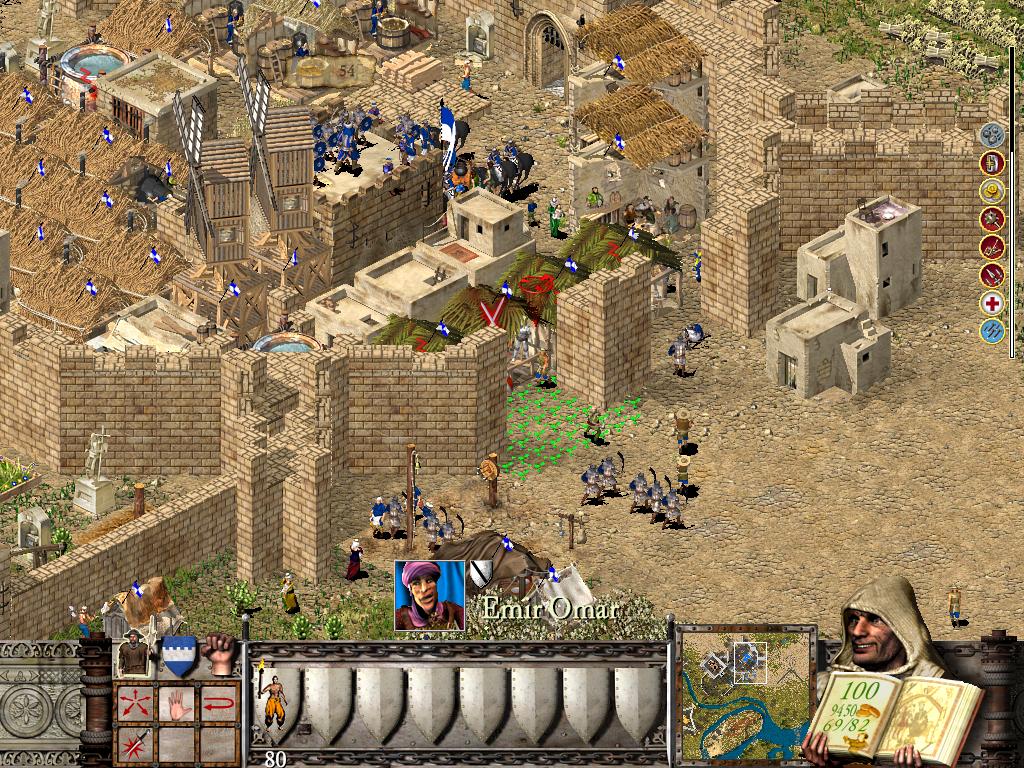Select the grey rock-throw power icon

[x=992, y=134]
